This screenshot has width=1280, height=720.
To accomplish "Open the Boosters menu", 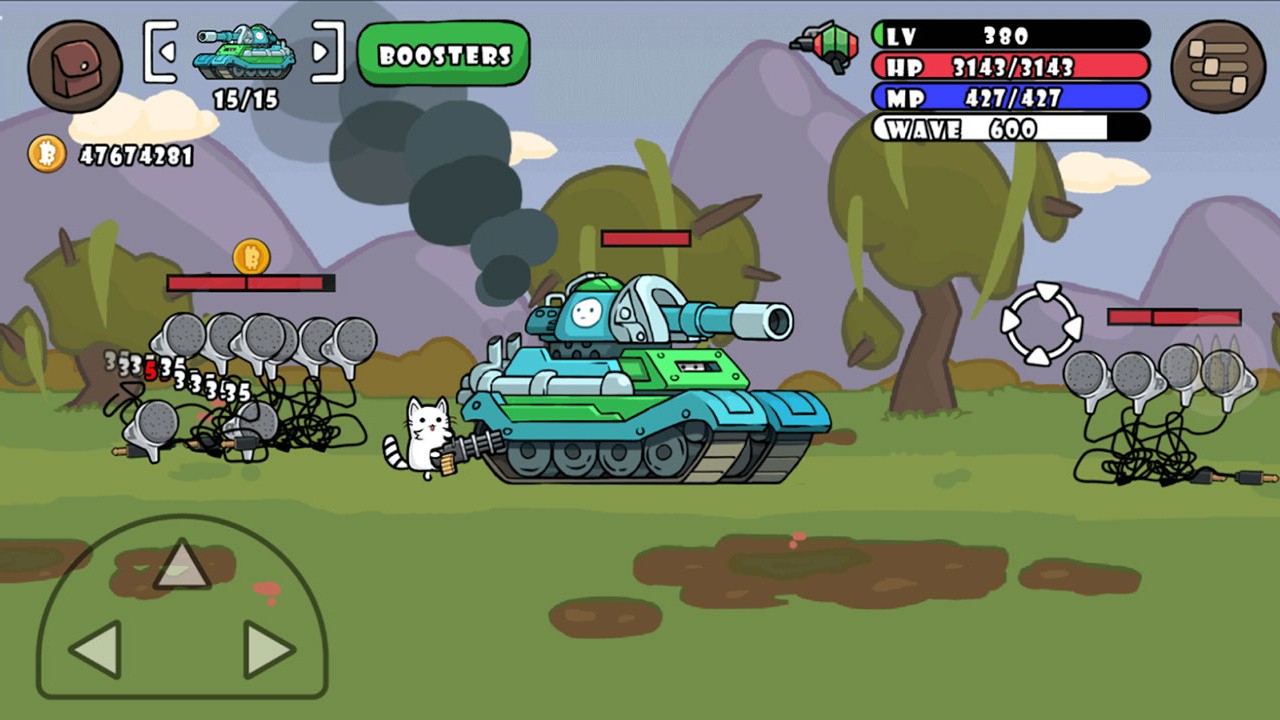I will (x=444, y=54).
